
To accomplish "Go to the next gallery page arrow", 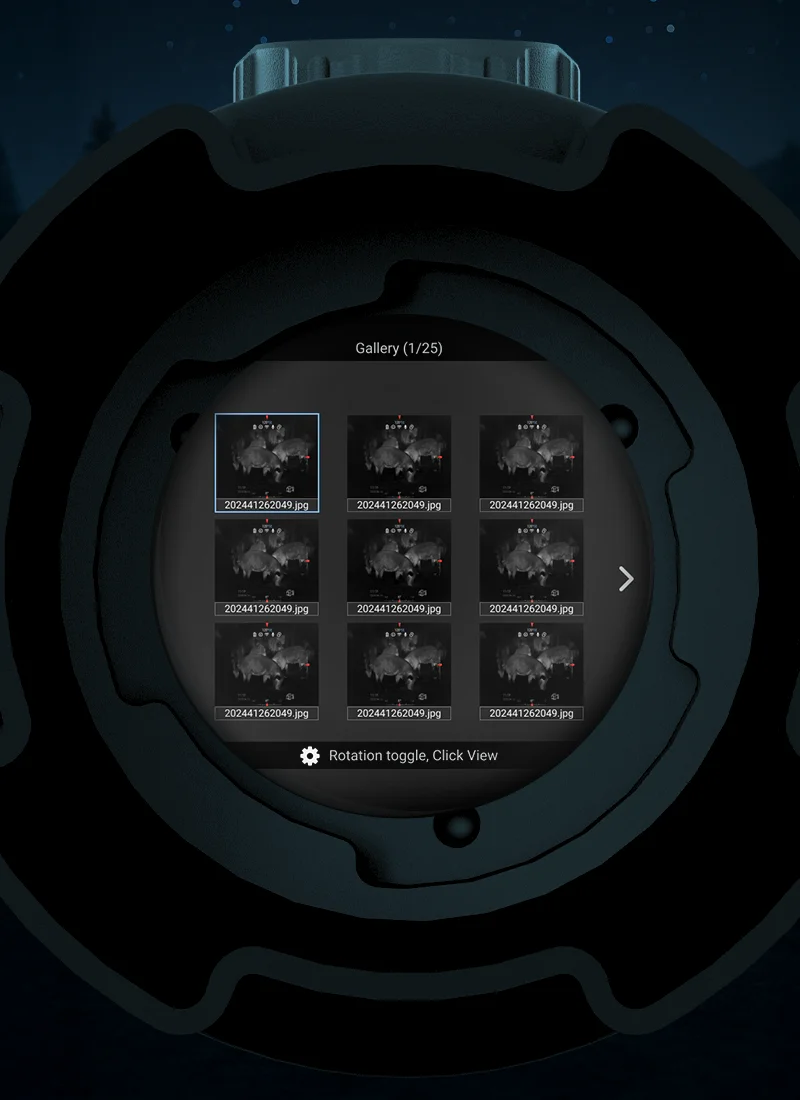I will pos(626,579).
